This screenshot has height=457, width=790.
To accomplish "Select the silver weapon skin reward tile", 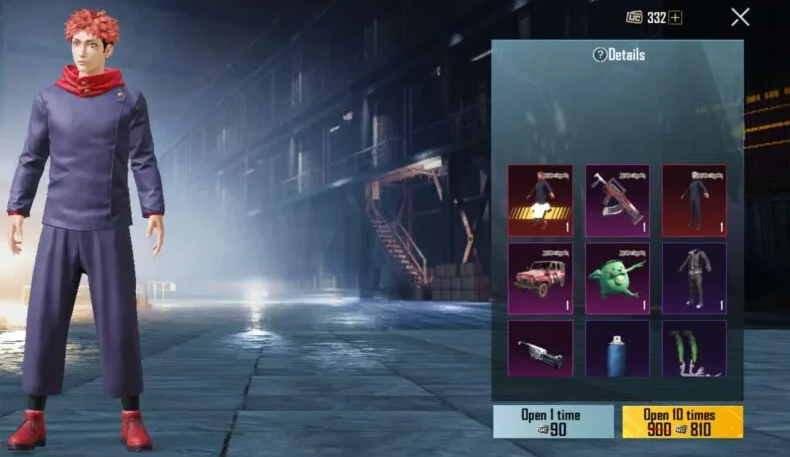I will 540,348.
